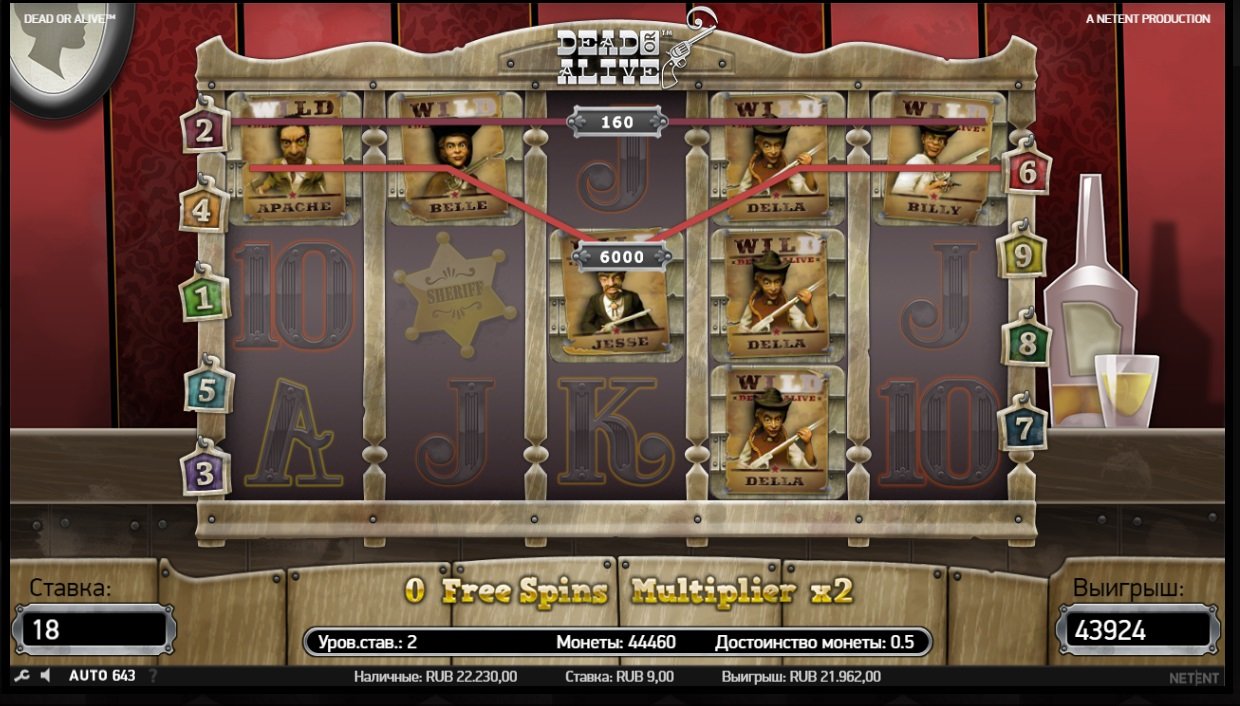Screen dimensions: 1240x706
Task: Select bet line tag number 2
Action: pos(204,130)
